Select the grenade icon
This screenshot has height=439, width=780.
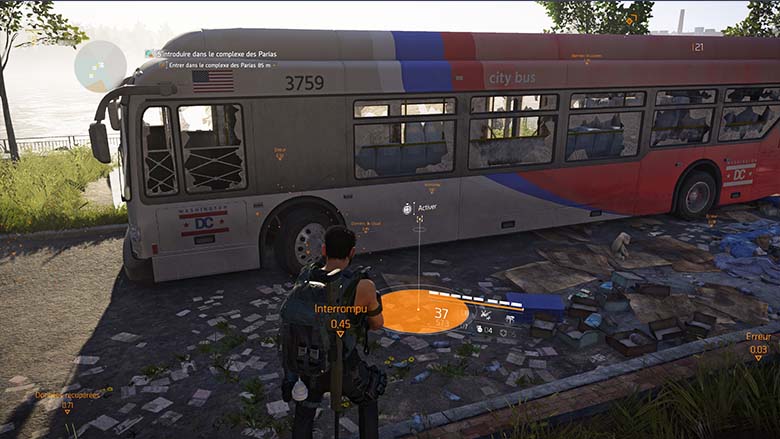(481, 329)
